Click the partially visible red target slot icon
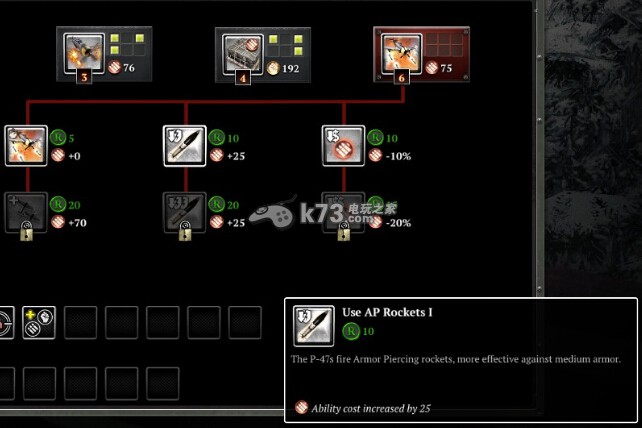Screen dimensions: 642x428 5,323
